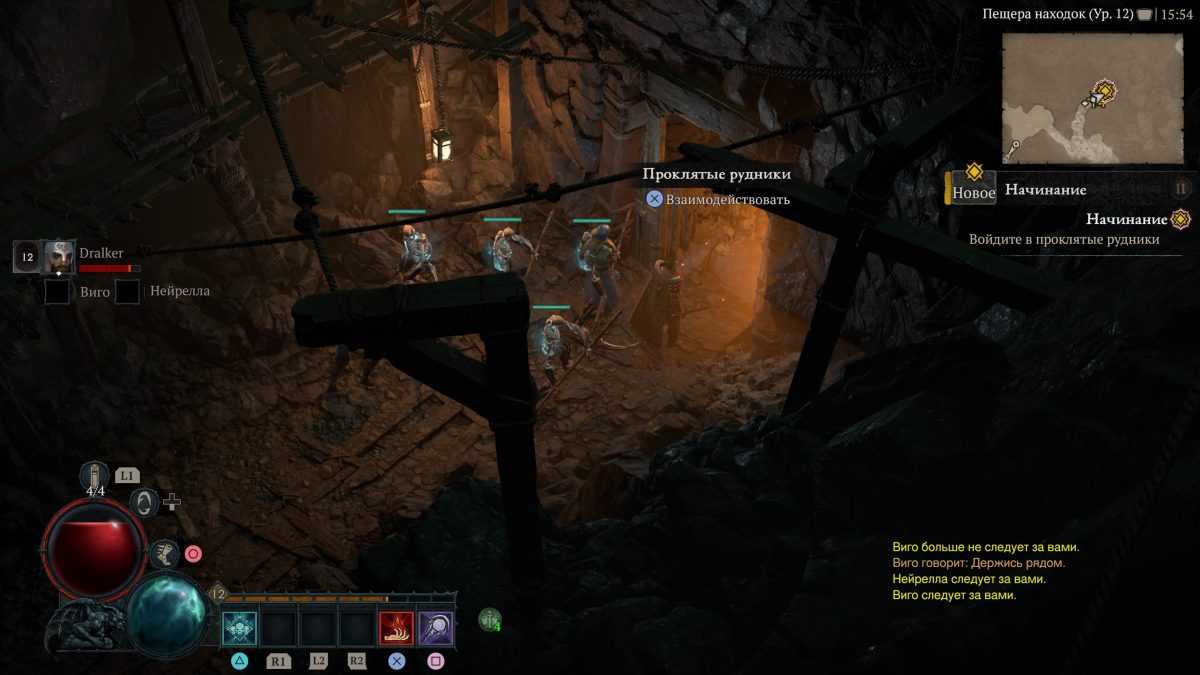The width and height of the screenshot is (1200, 675).
Task: Open the chat log messages
Action: click(x=985, y=571)
